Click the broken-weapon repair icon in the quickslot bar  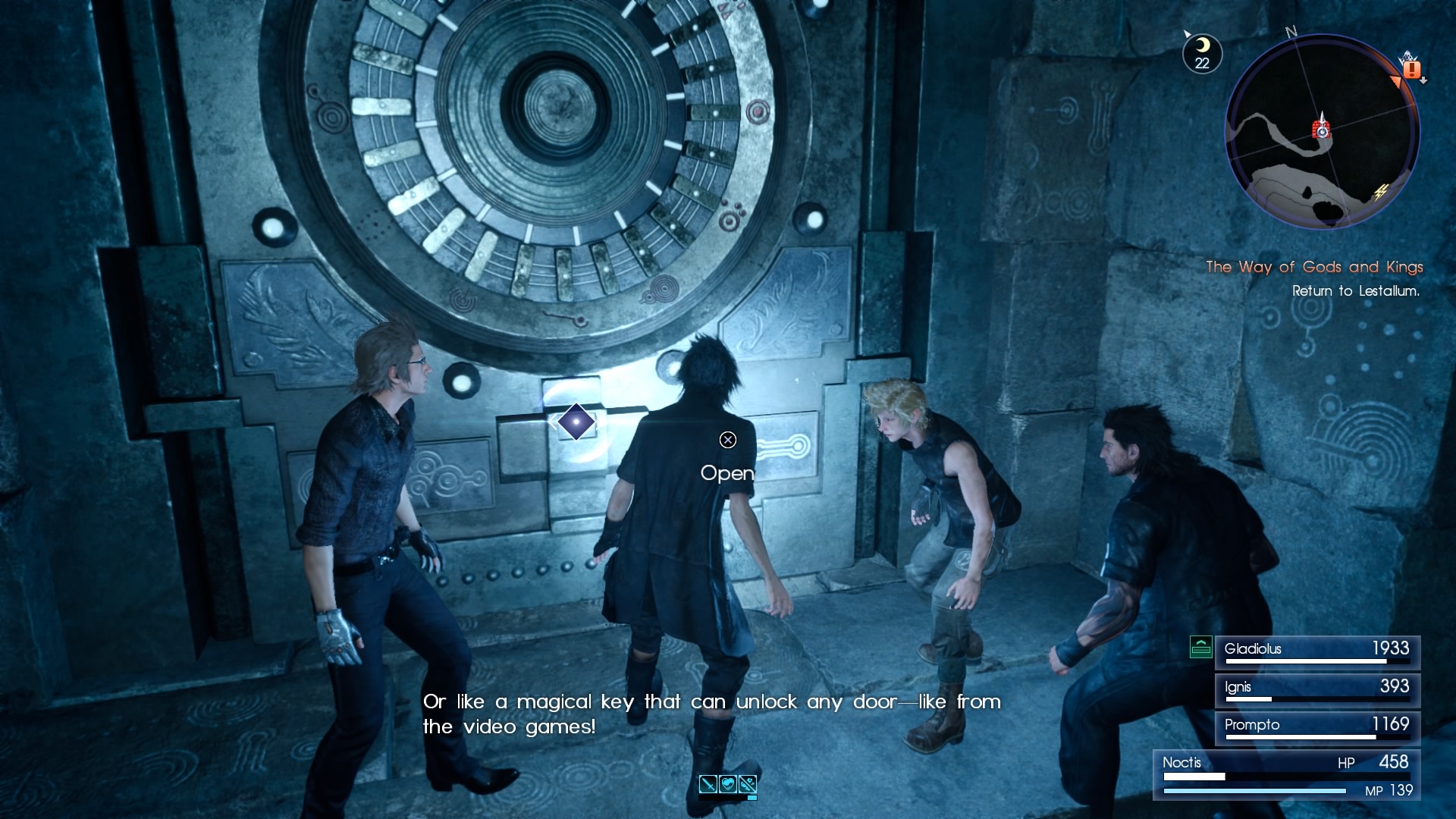[748, 784]
